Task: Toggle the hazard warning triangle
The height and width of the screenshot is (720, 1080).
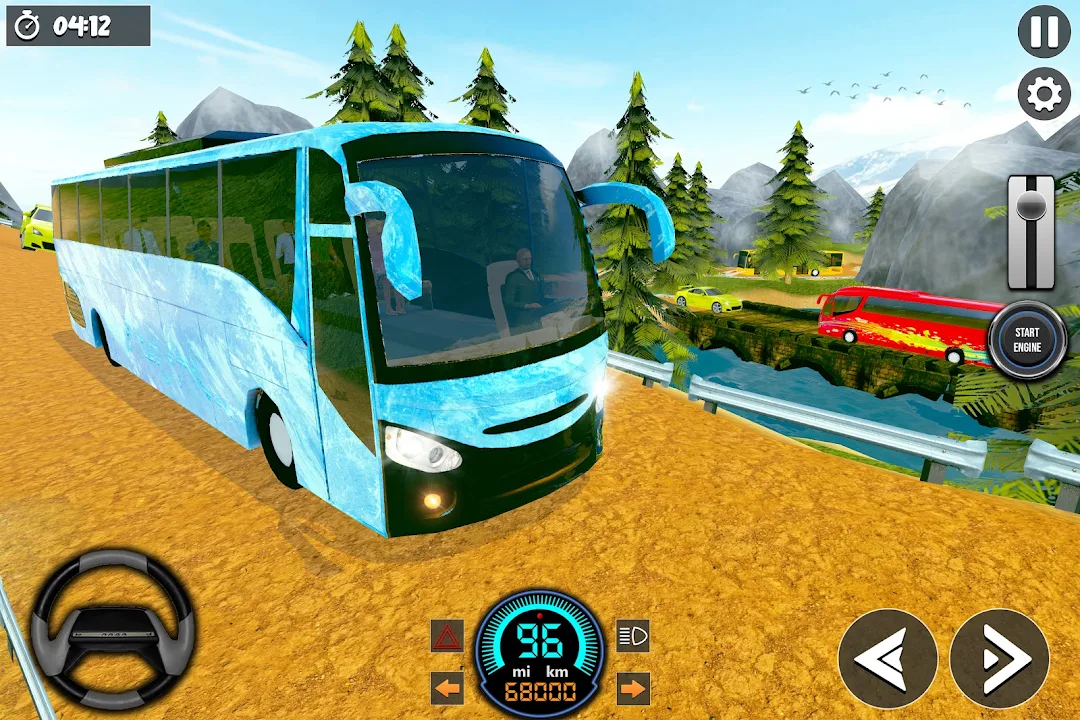Action: coord(447,636)
